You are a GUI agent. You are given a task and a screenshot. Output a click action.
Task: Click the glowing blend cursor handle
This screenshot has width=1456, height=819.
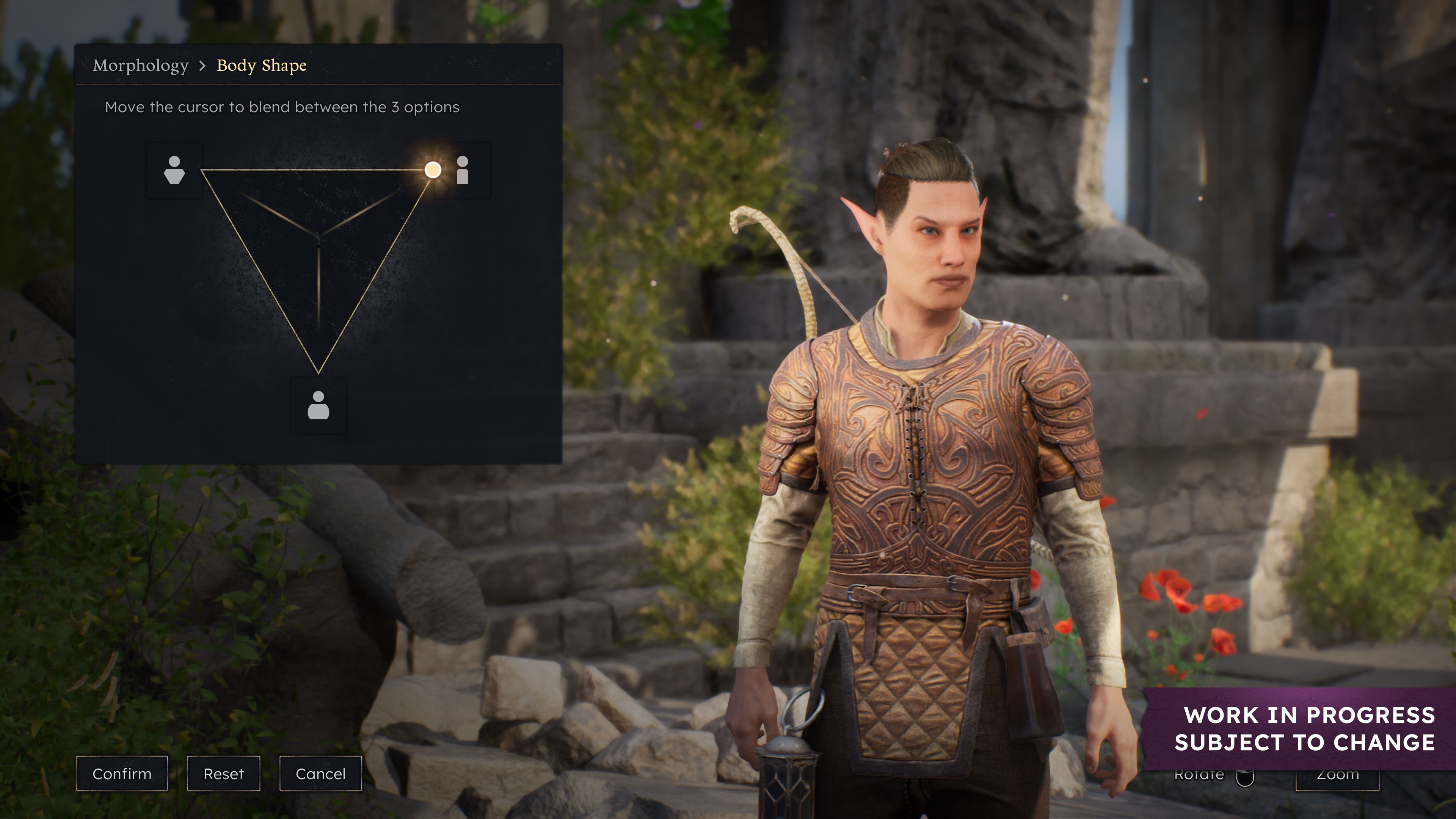pos(433,169)
